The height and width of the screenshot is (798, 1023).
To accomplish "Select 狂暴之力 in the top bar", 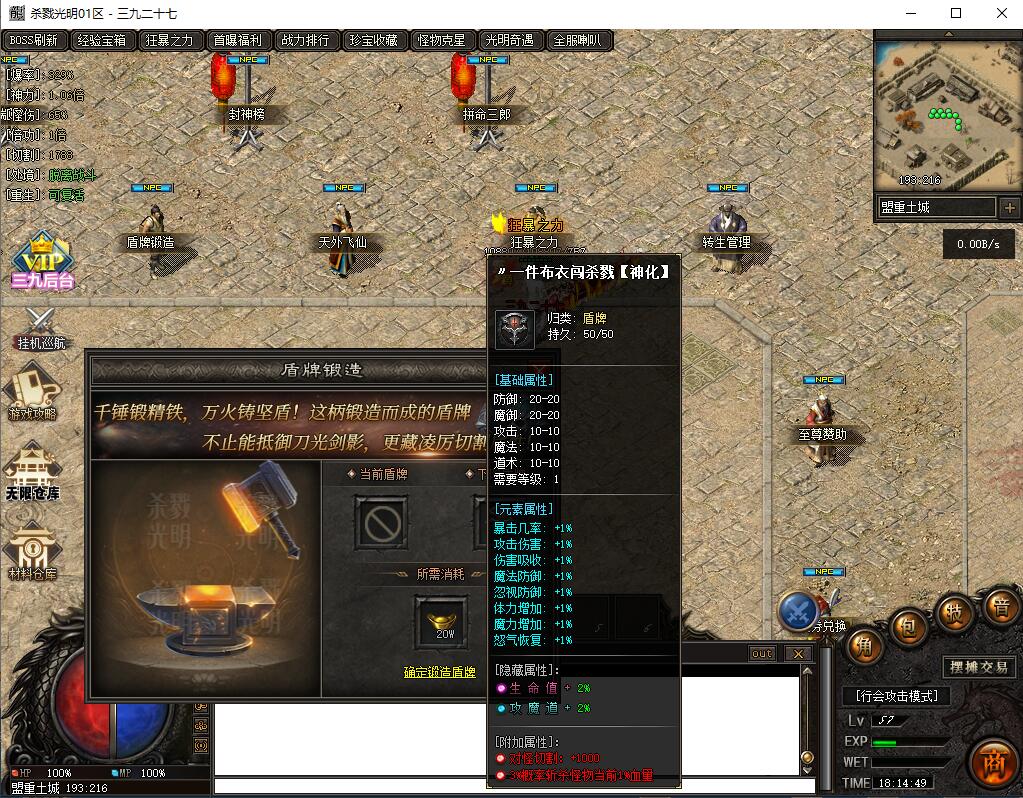I will (169, 41).
